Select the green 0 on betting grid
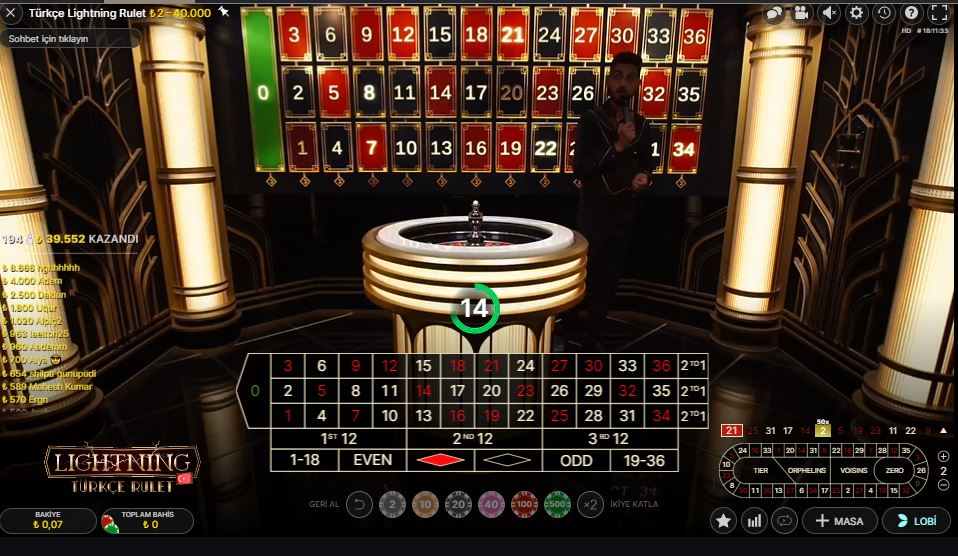 (255, 390)
